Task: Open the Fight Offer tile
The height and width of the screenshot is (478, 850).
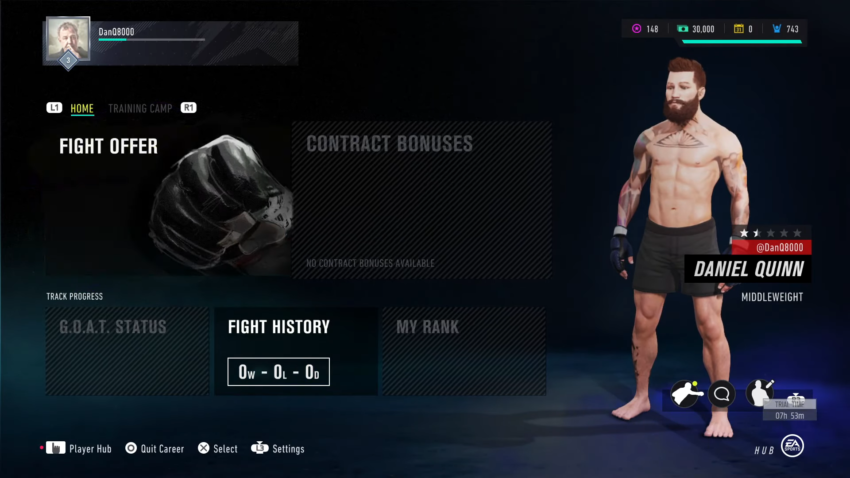Action: click(167, 200)
